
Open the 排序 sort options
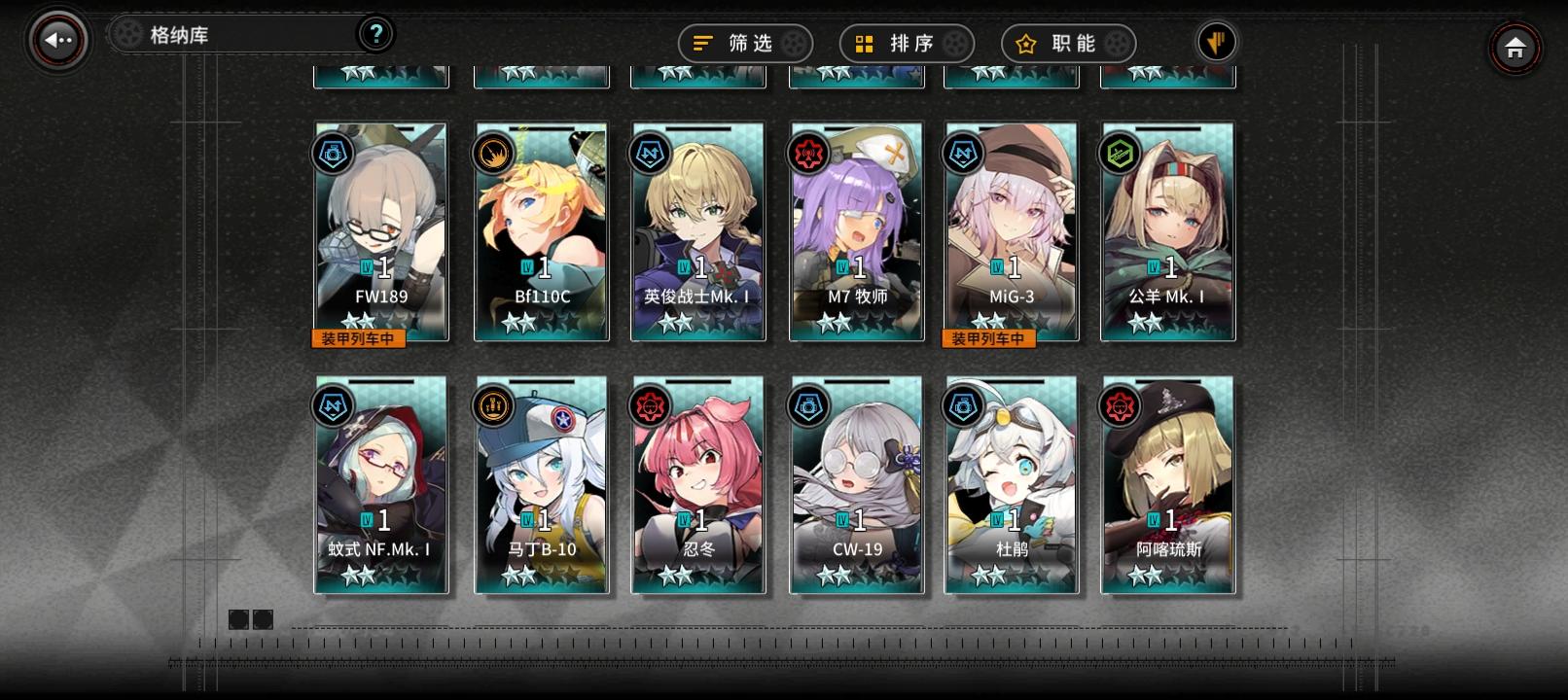[905, 43]
